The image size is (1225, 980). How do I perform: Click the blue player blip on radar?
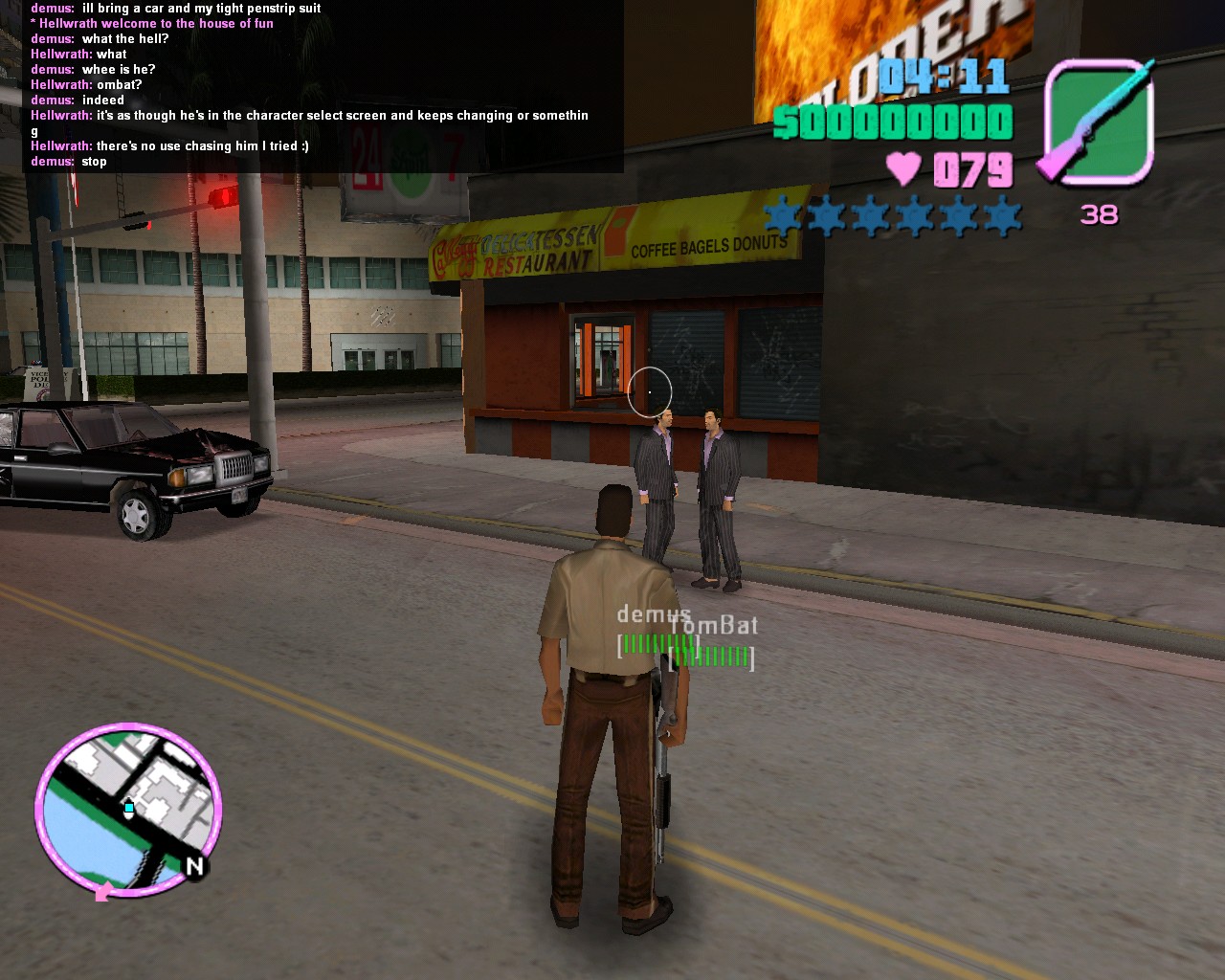pyautogui.click(x=129, y=808)
